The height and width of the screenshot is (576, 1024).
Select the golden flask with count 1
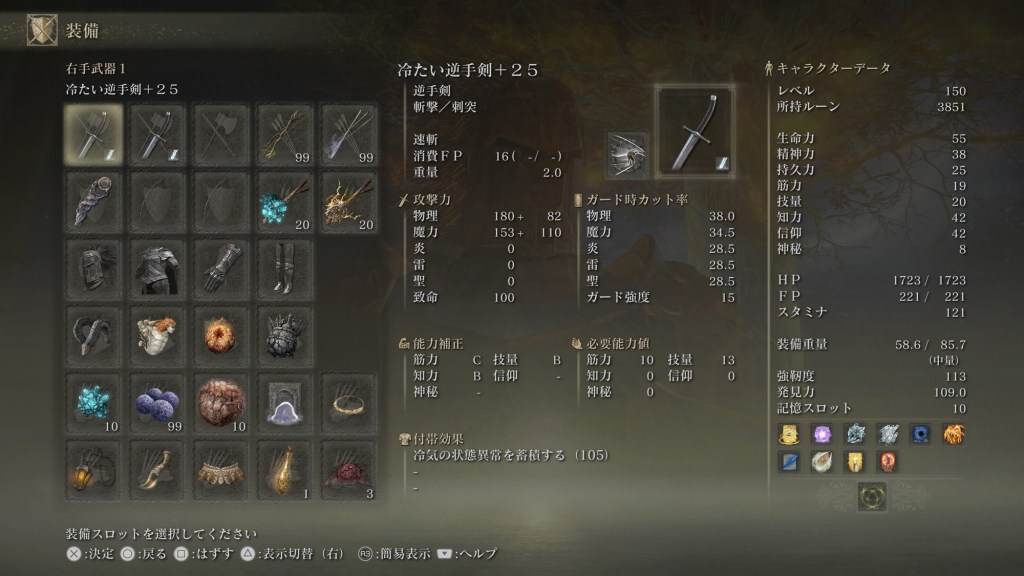tap(285, 468)
